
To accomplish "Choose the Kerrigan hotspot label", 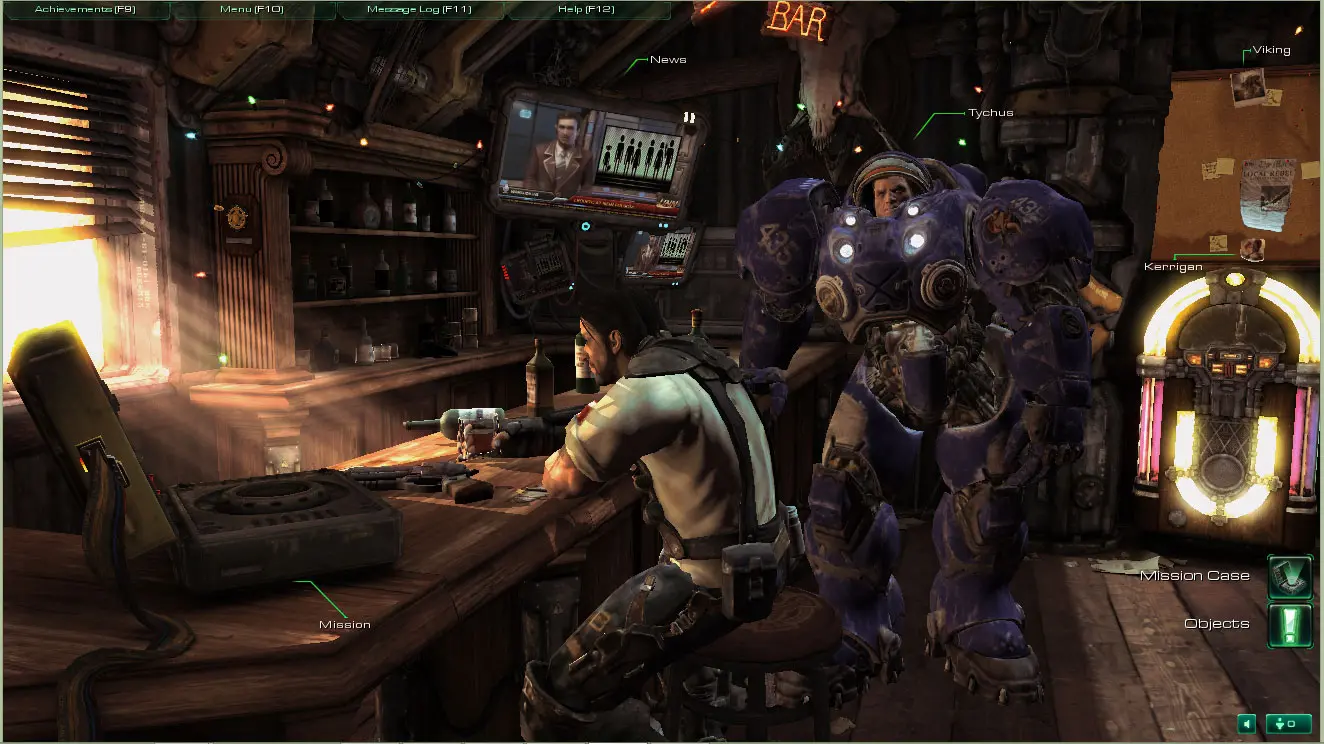I will (1172, 267).
